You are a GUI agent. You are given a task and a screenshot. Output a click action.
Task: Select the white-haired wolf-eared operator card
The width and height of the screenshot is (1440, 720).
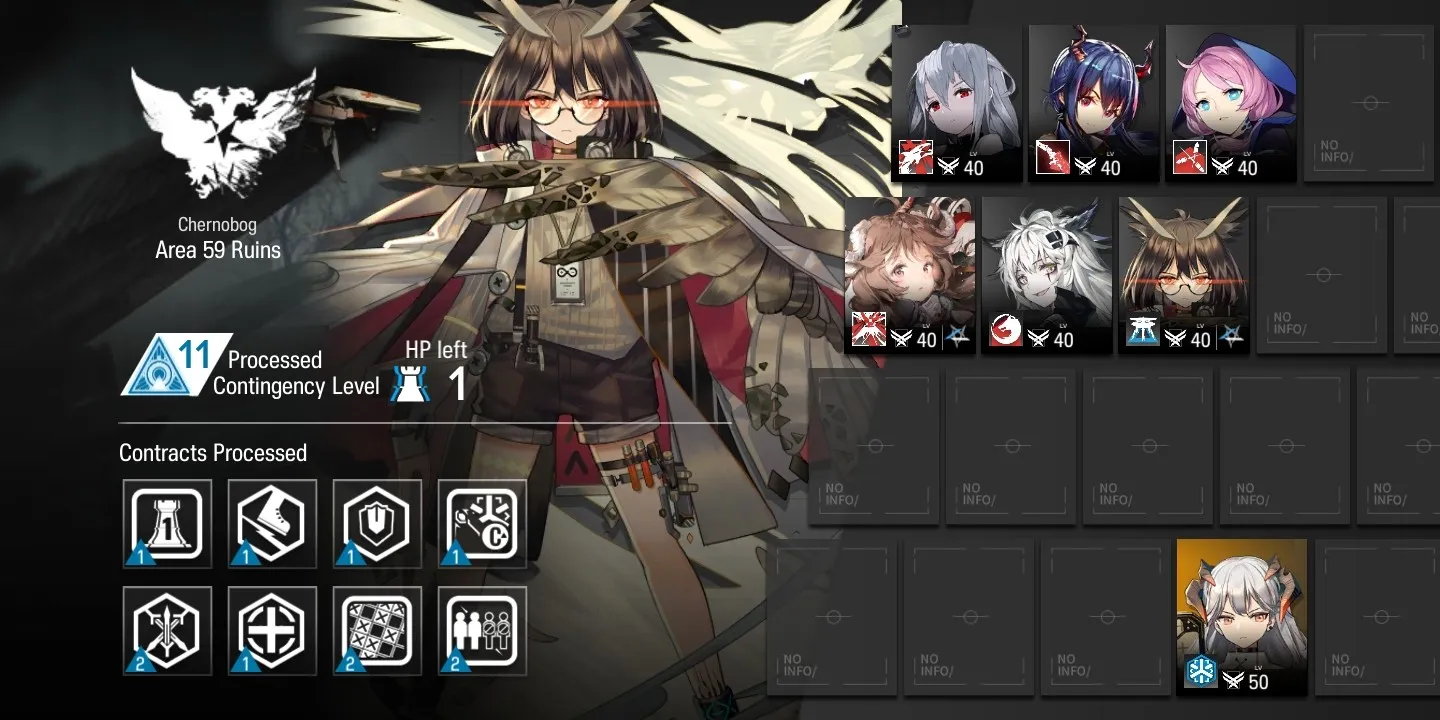pyautogui.click(x=1047, y=275)
